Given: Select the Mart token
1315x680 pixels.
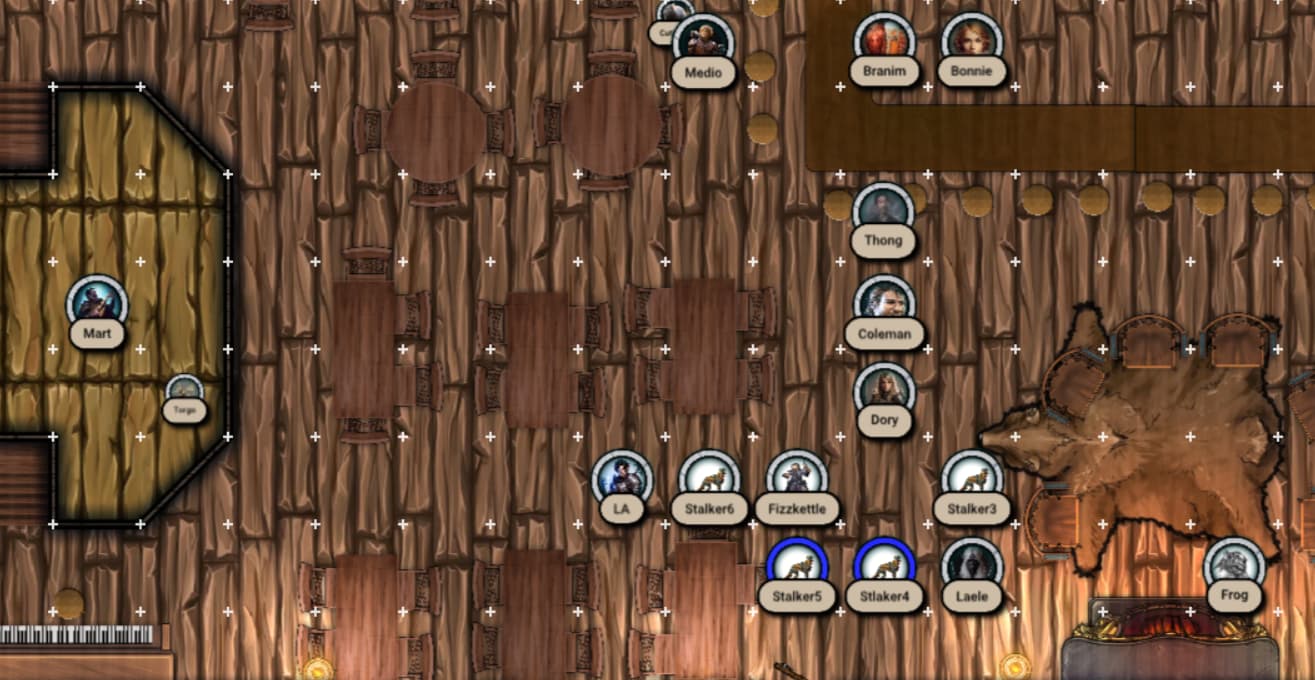Looking at the screenshot, I should tap(97, 304).
